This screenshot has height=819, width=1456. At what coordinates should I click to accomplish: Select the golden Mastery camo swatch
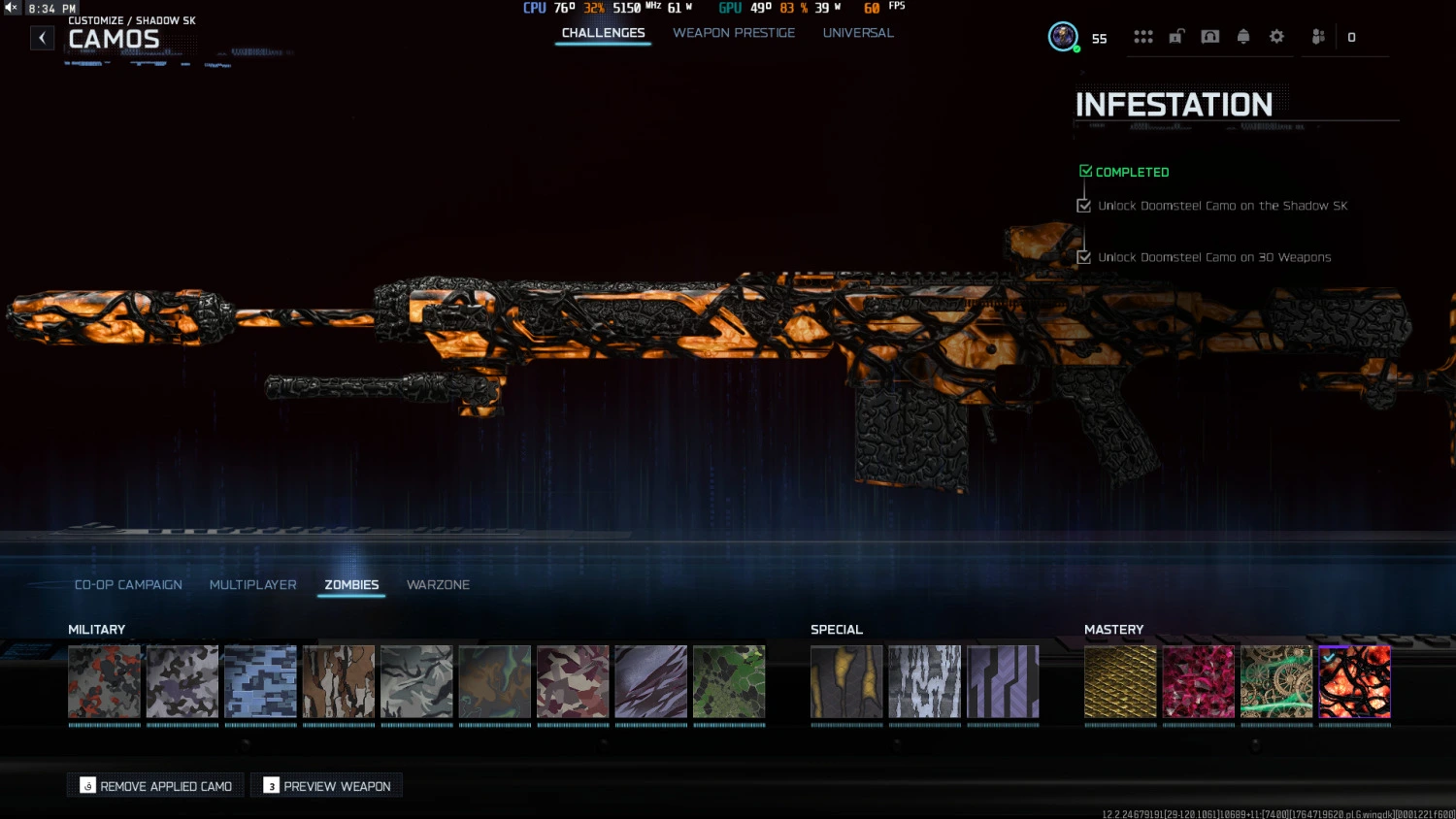(x=1120, y=681)
